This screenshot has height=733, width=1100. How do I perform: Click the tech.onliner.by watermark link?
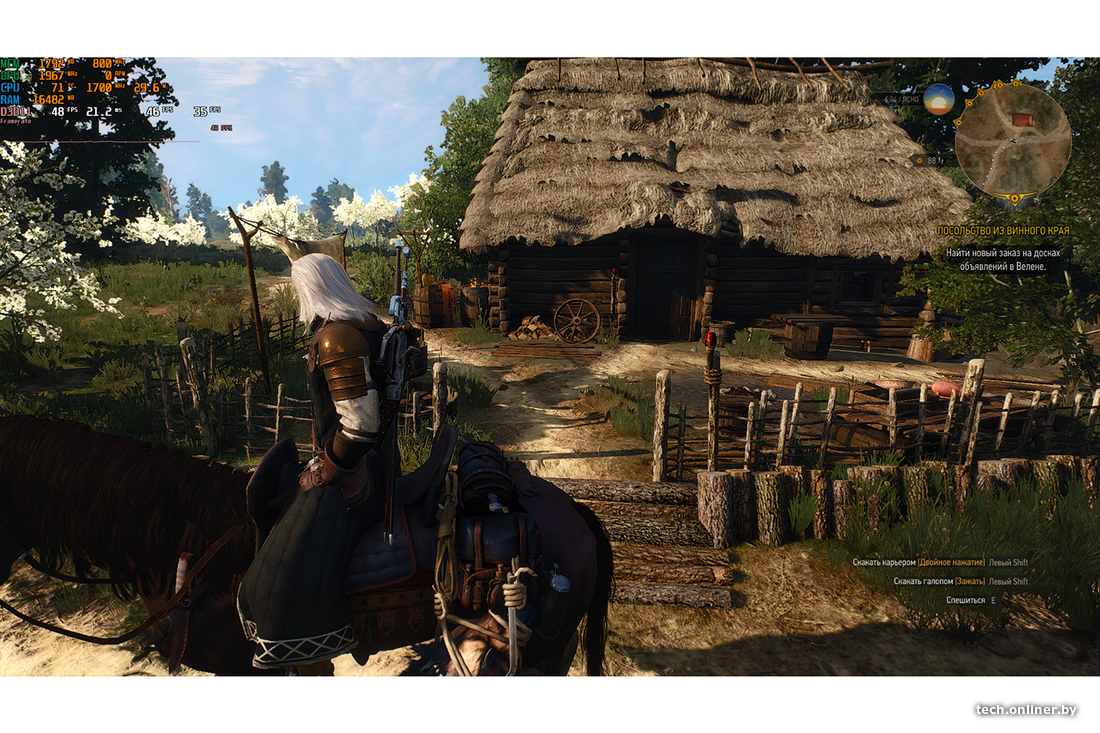[1026, 709]
